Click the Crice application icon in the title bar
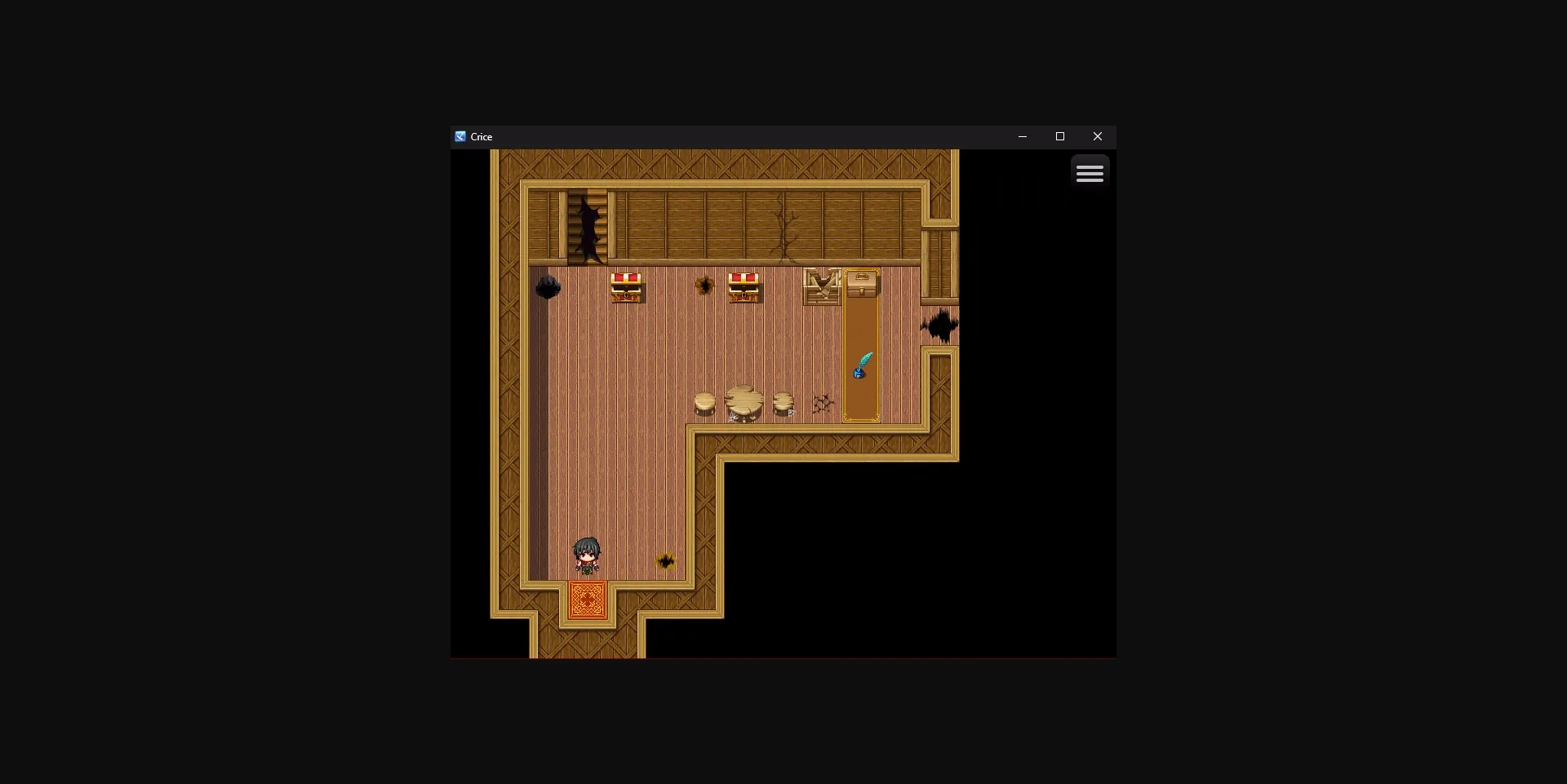The height and width of the screenshot is (784, 1567). [460, 136]
